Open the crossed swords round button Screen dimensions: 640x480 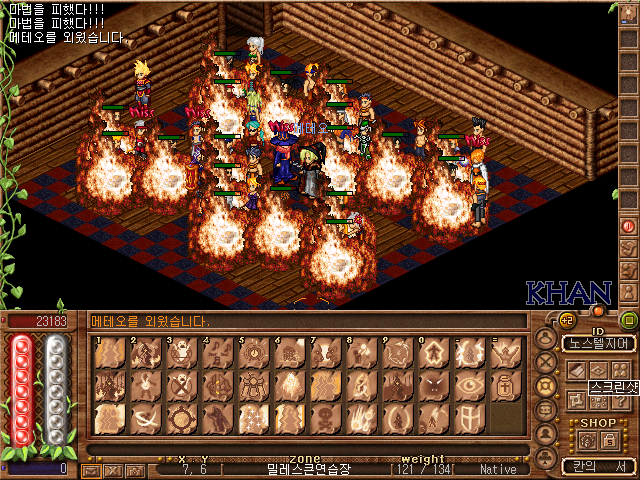(x=547, y=362)
